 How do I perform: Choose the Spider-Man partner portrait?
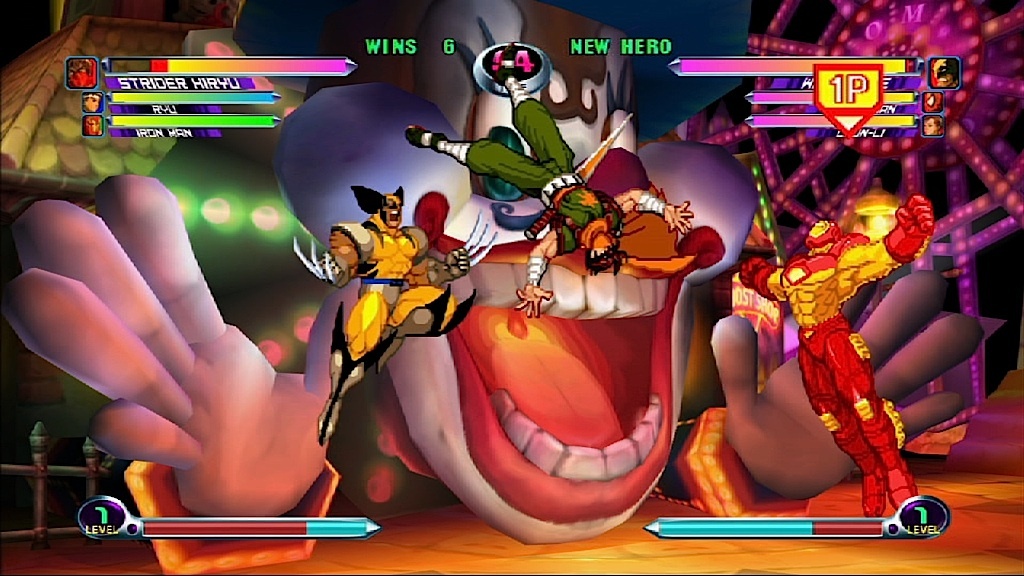[x=932, y=102]
